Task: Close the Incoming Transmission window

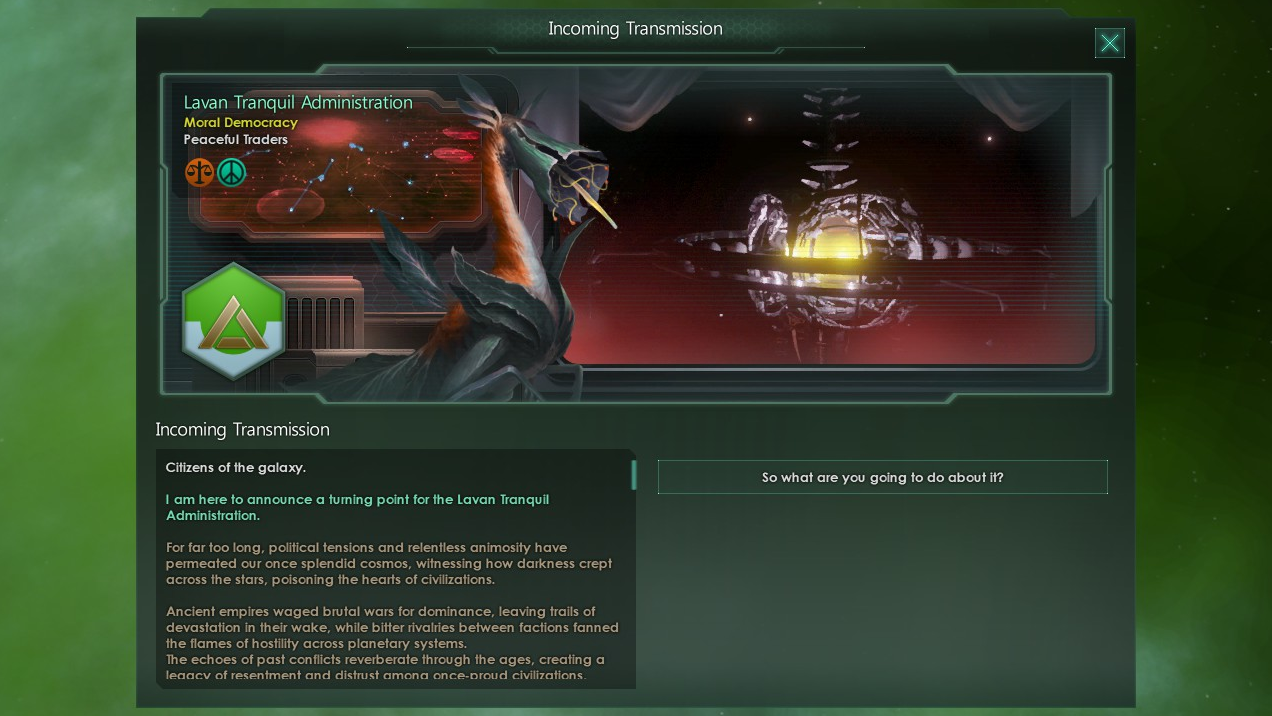Action: (x=1109, y=43)
